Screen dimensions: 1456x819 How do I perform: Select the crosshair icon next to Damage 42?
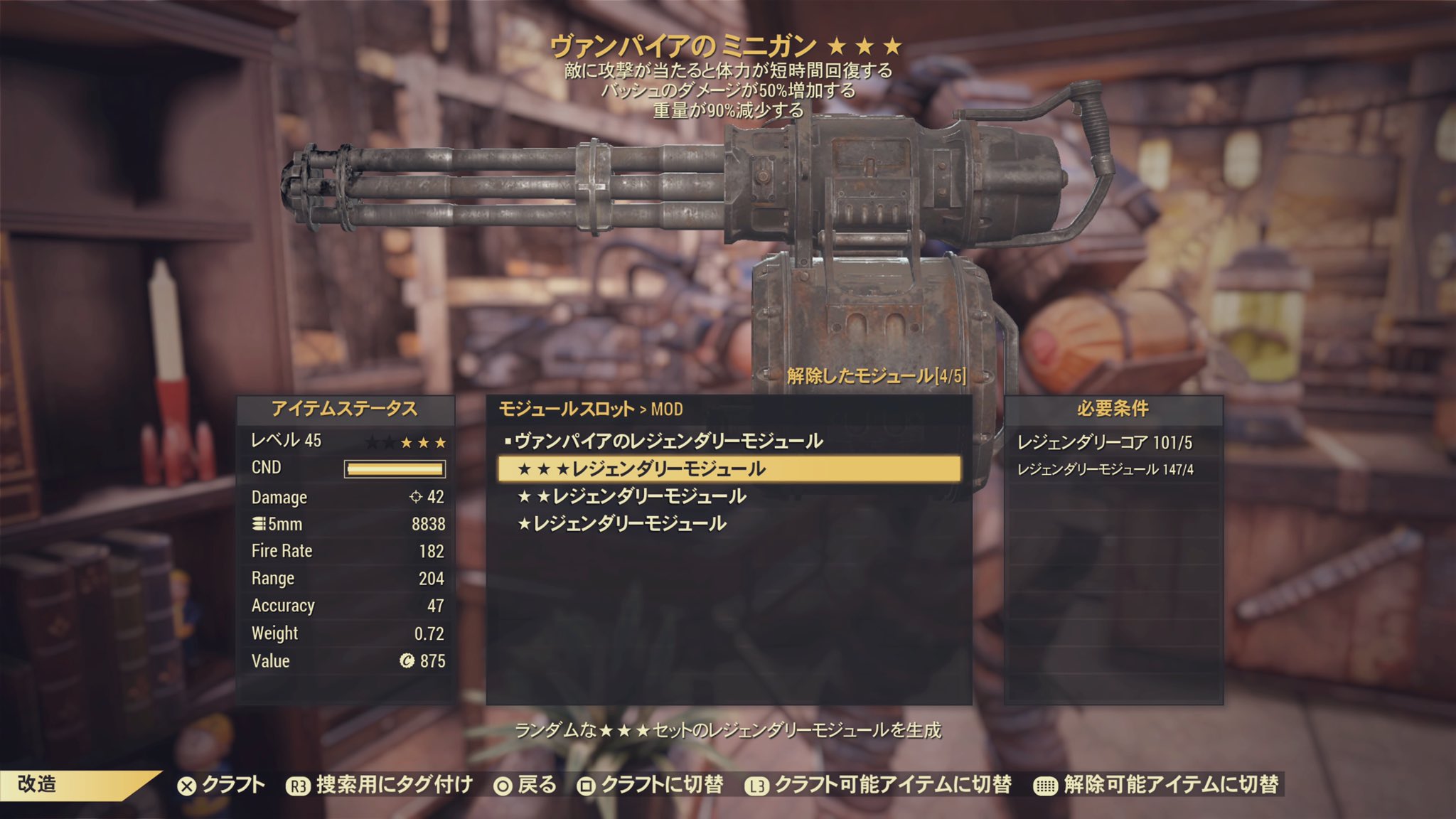(x=416, y=498)
